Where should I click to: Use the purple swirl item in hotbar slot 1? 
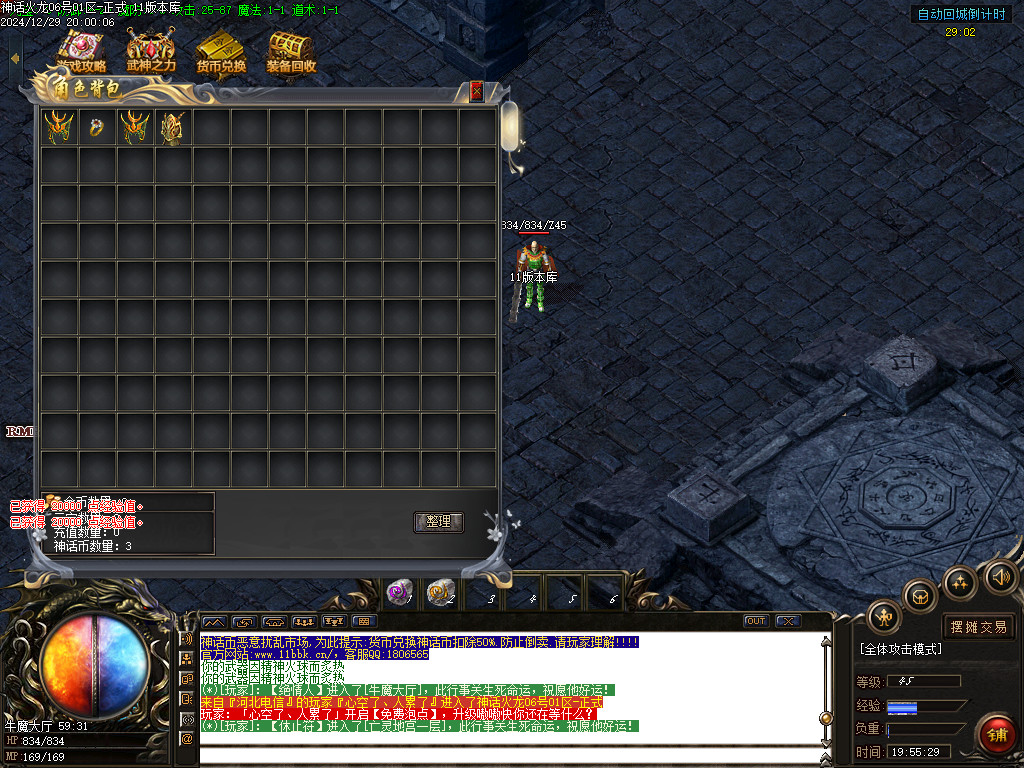click(399, 592)
